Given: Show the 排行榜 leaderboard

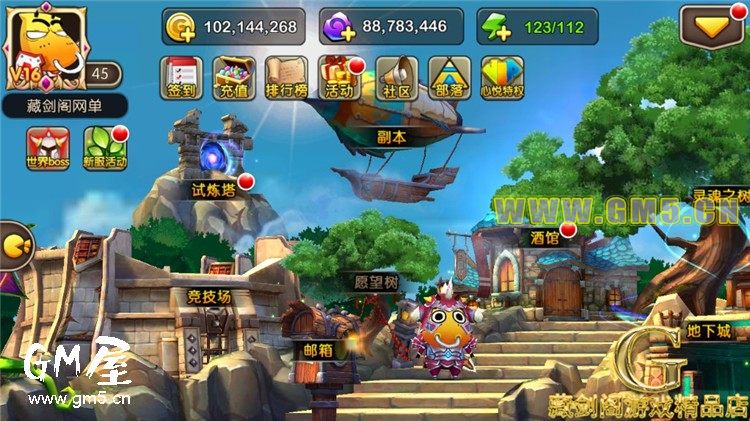Looking at the screenshot, I should (286, 75).
